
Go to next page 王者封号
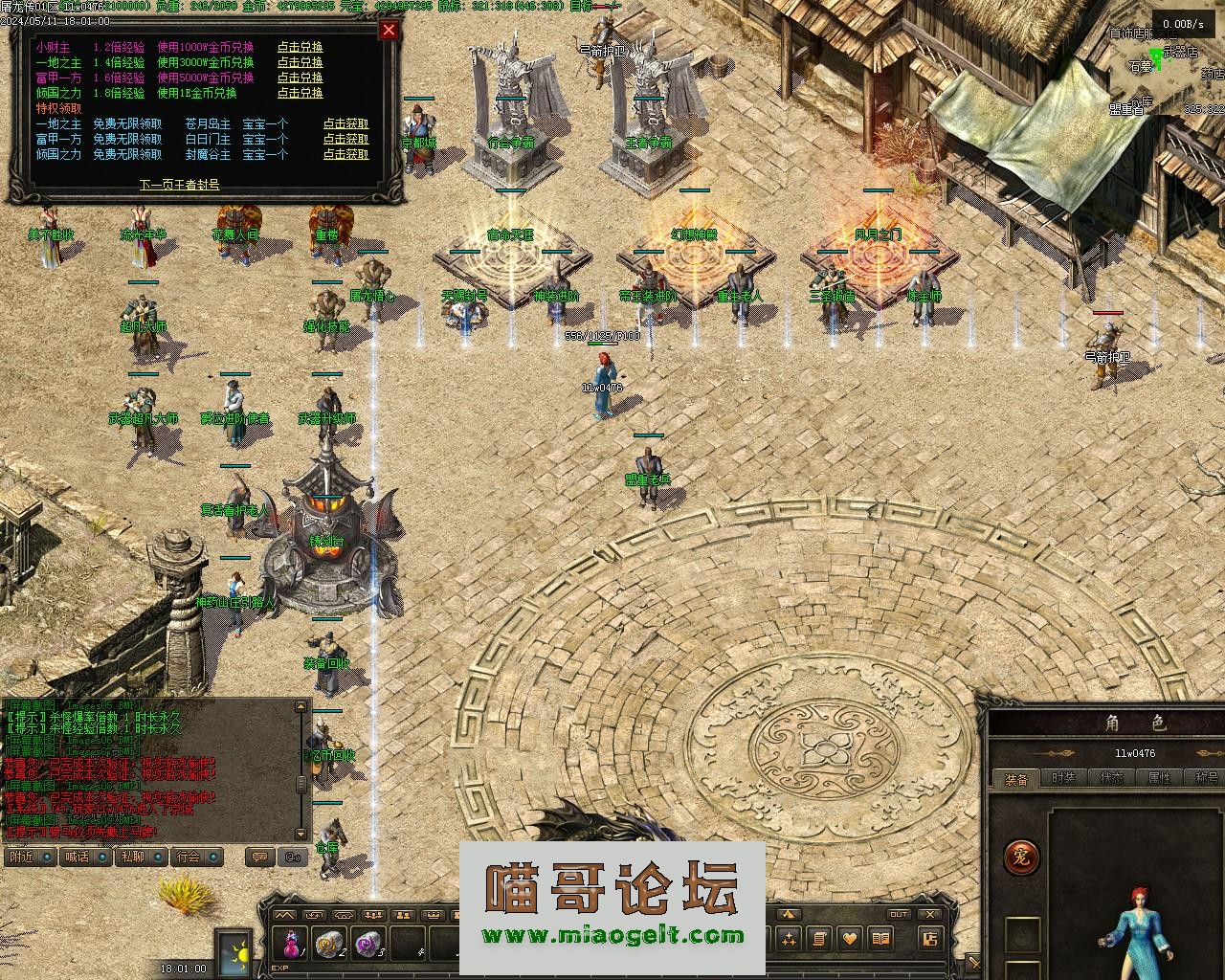pyautogui.click(x=179, y=184)
